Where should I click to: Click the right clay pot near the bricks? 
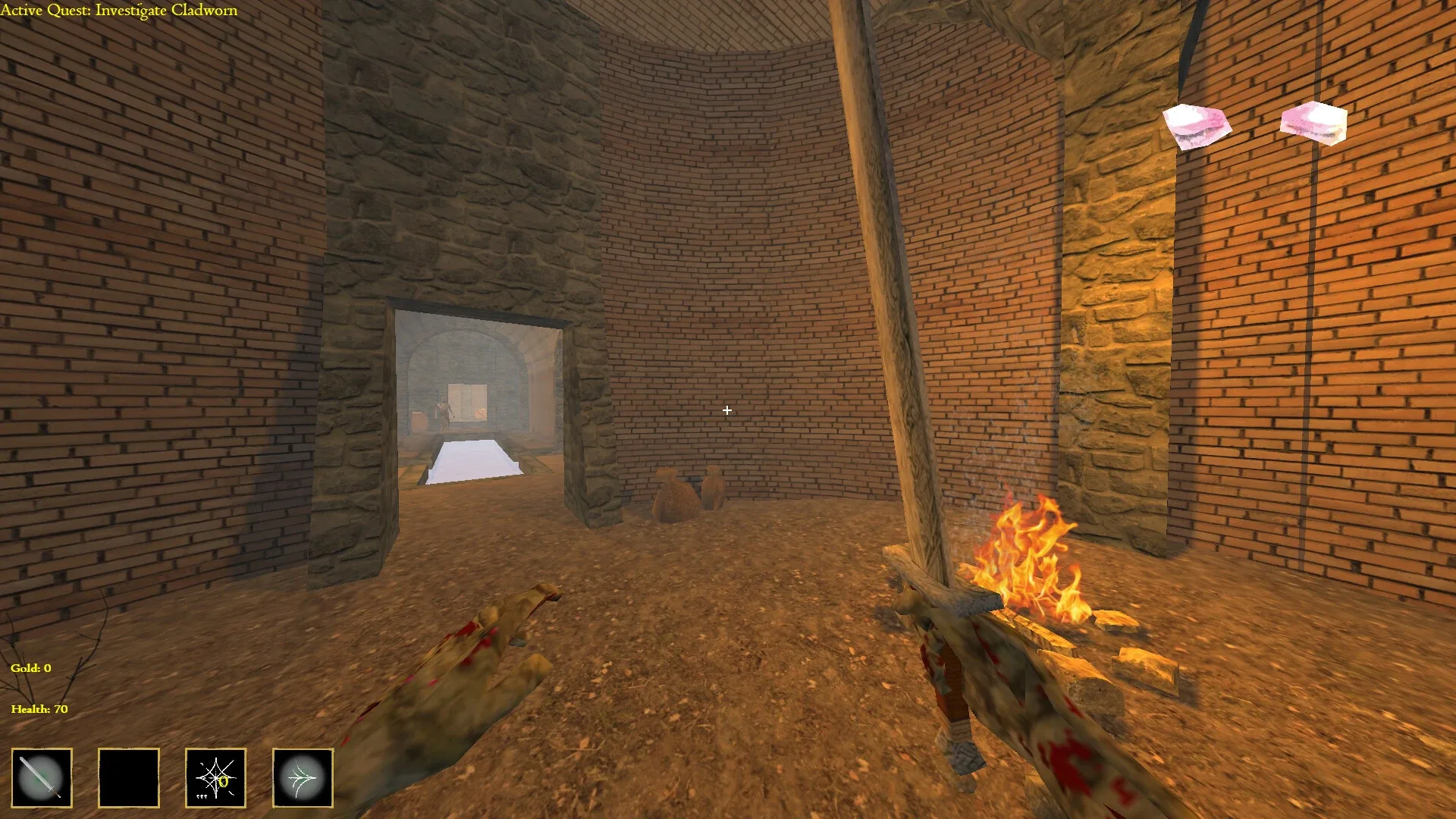pyautogui.click(x=713, y=489)
